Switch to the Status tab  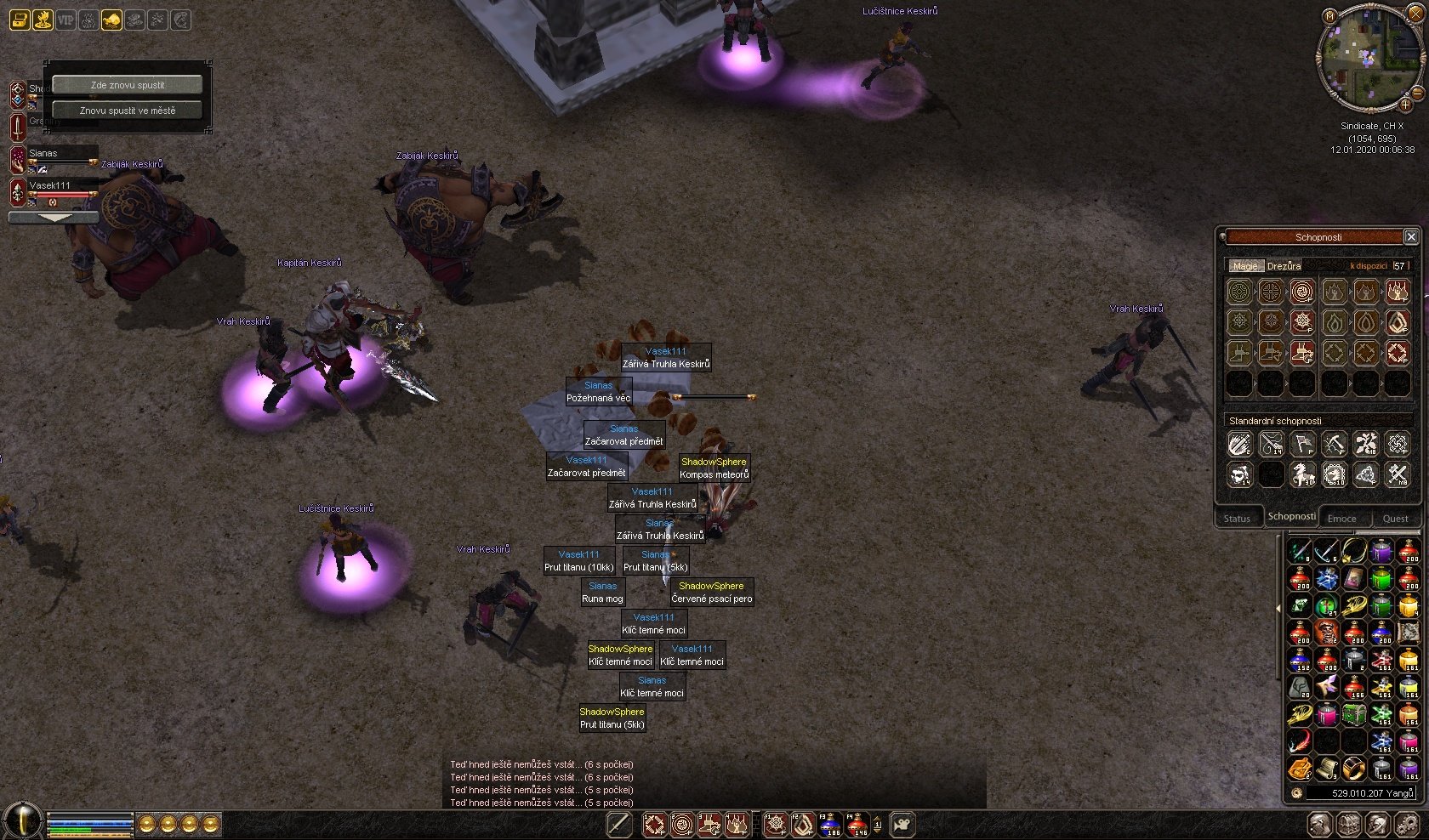(x=1237, y=519)
